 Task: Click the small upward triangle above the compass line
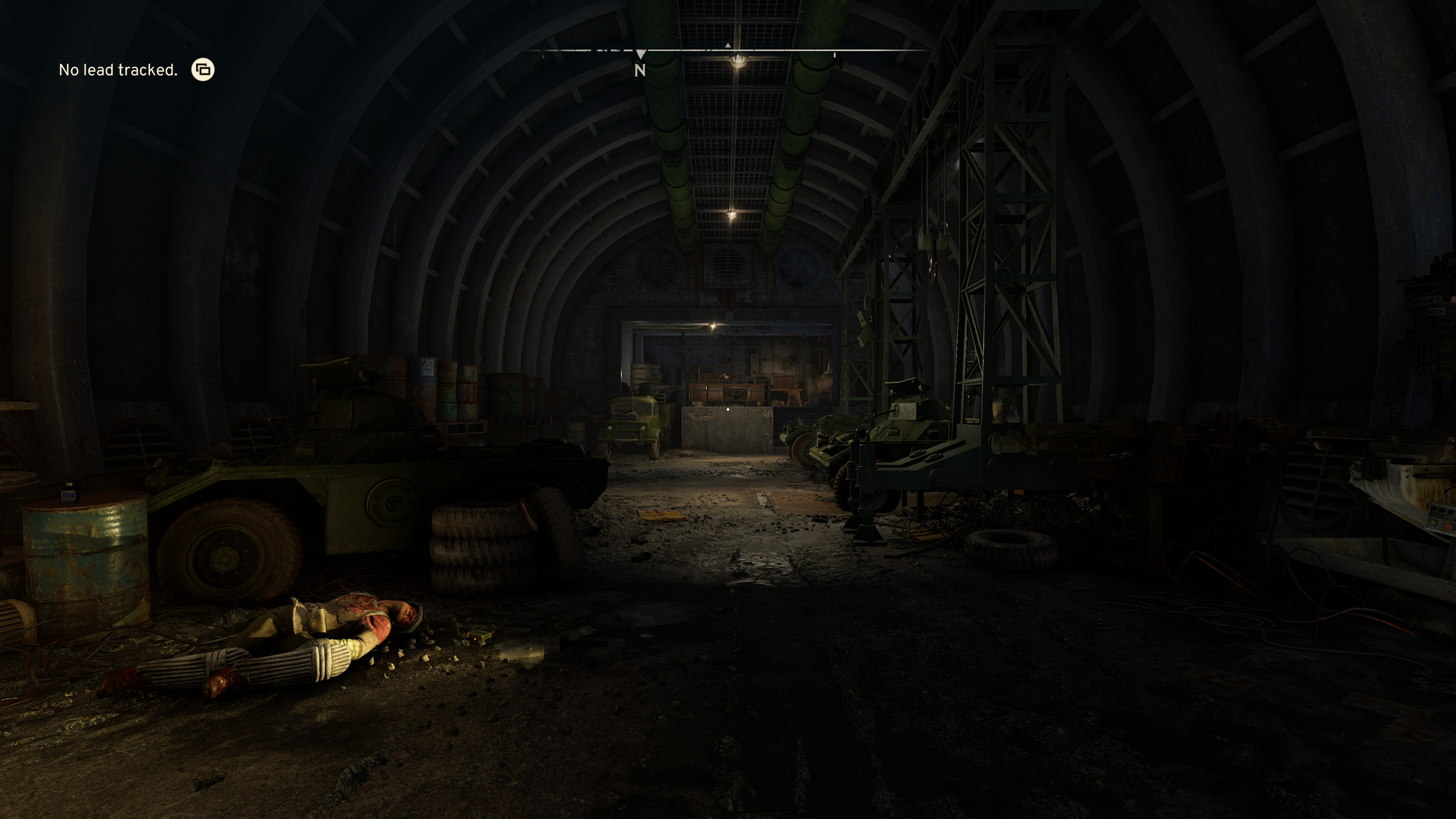729,44
